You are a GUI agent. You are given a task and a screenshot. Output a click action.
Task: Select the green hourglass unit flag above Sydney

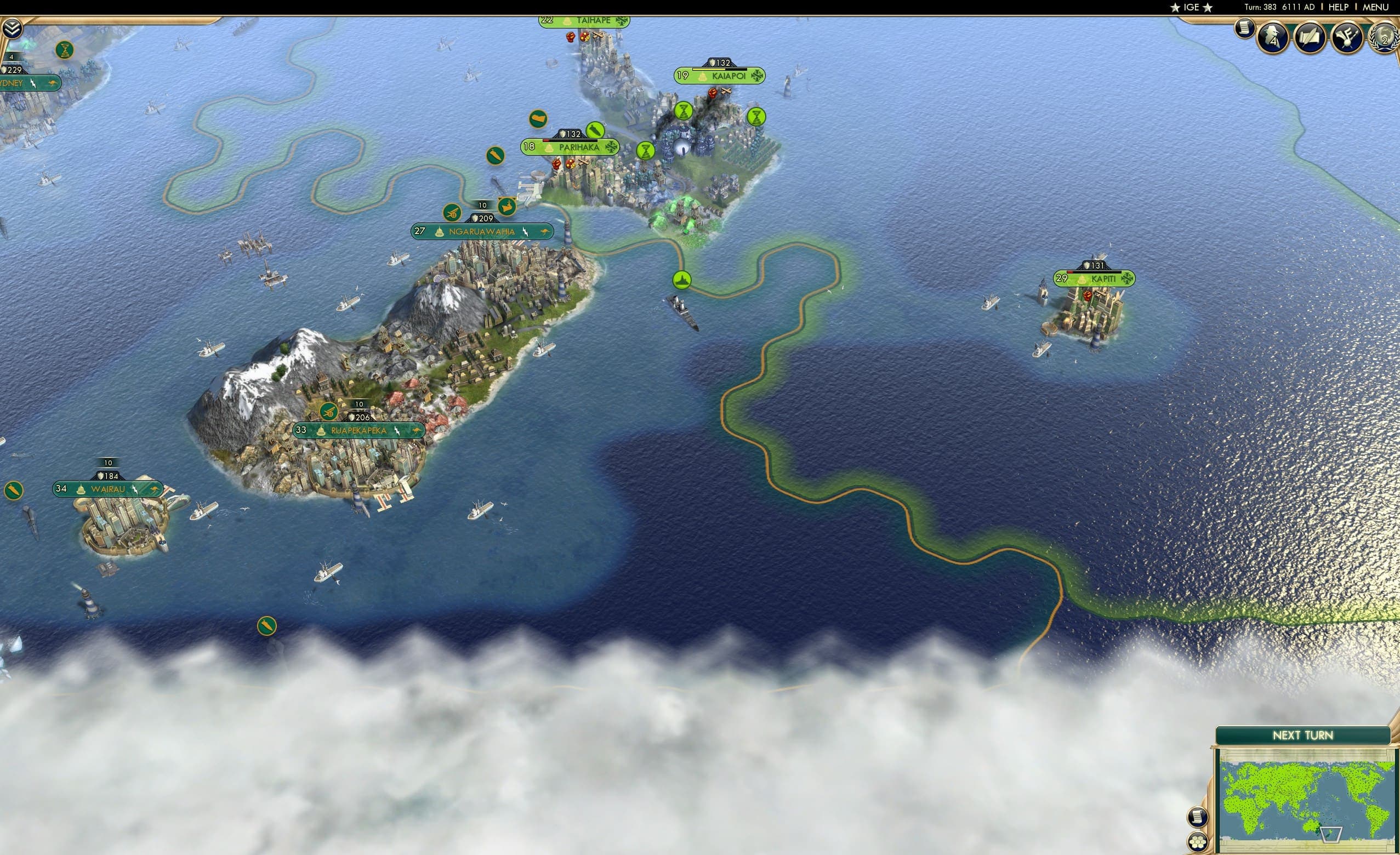65,50
